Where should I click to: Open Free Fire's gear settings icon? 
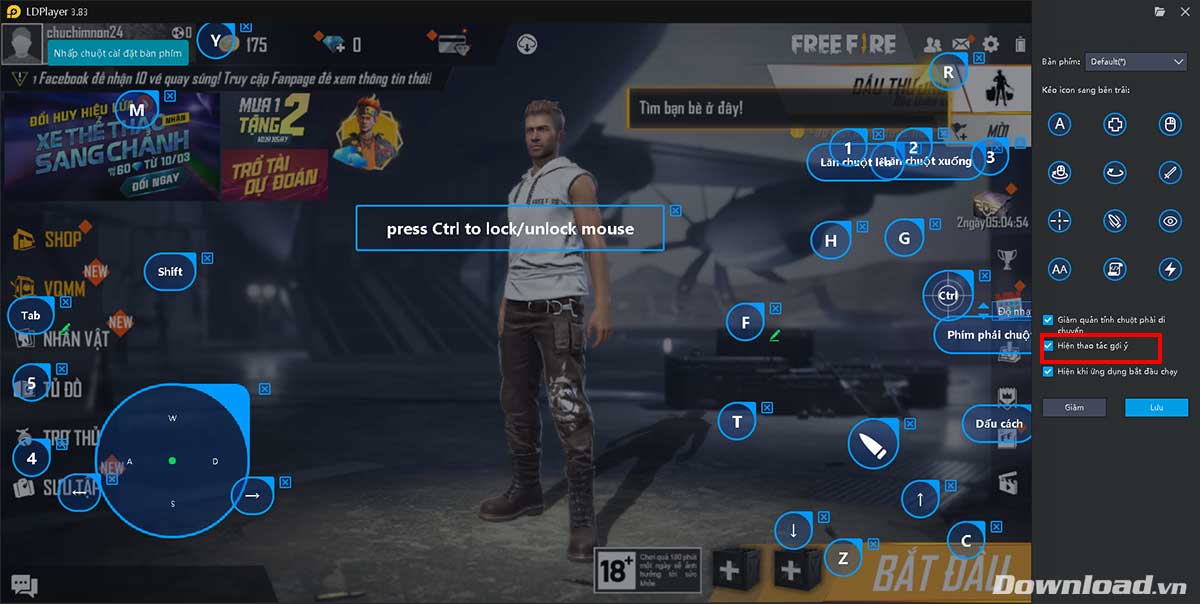pyautogui.click(x=991, y=44)
